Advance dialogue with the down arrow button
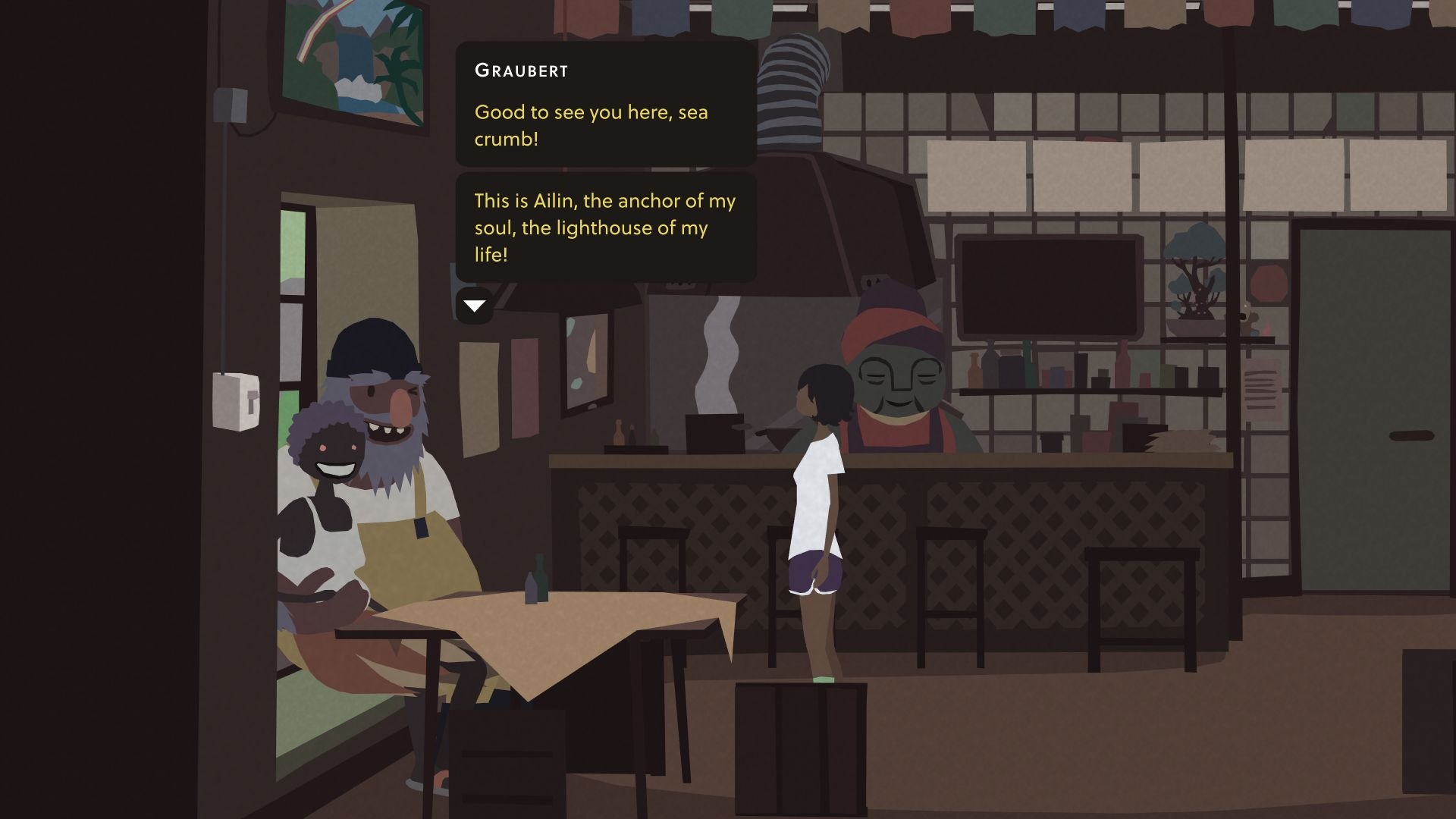The width and height of the screenshot is (1456, 819). pos(474,306)
